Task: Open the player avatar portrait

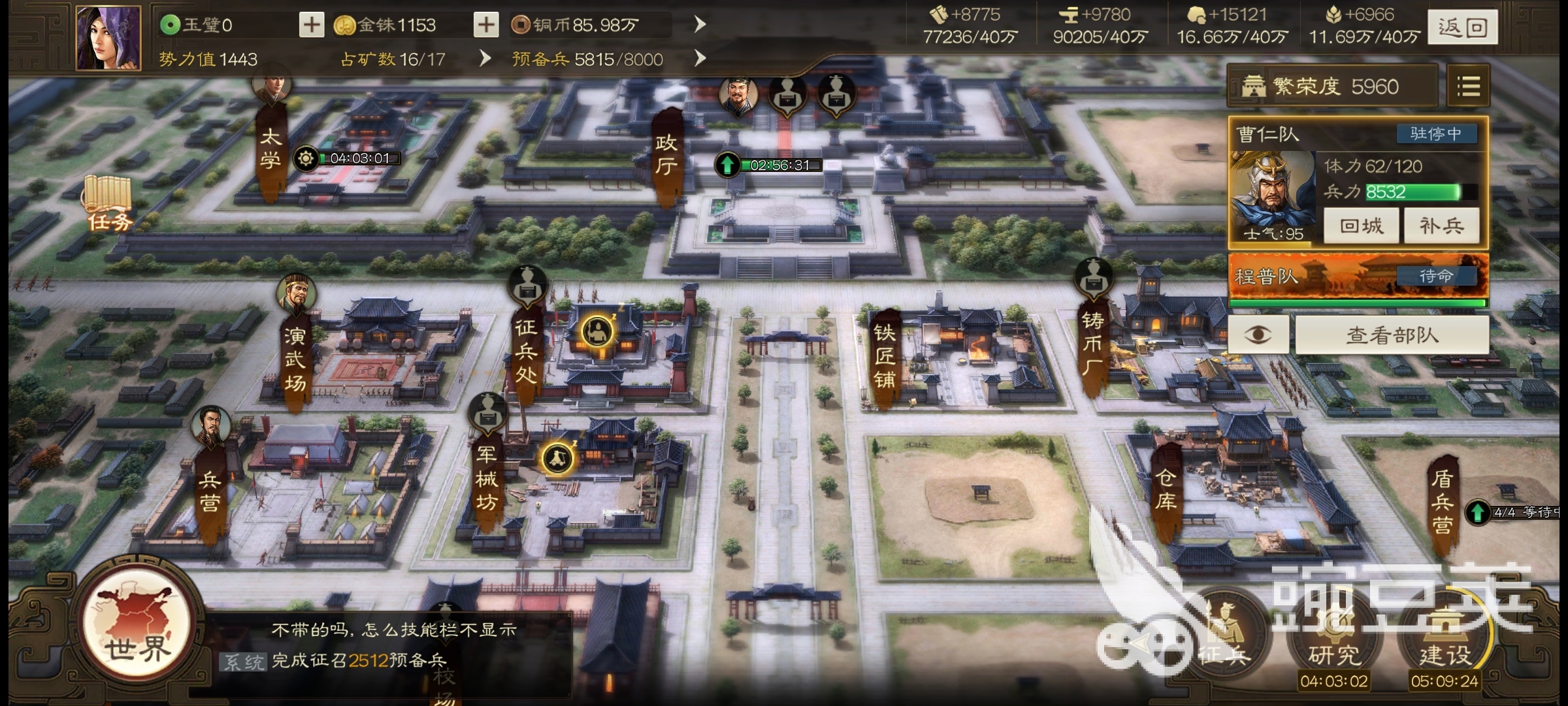Action: [108, 38]
